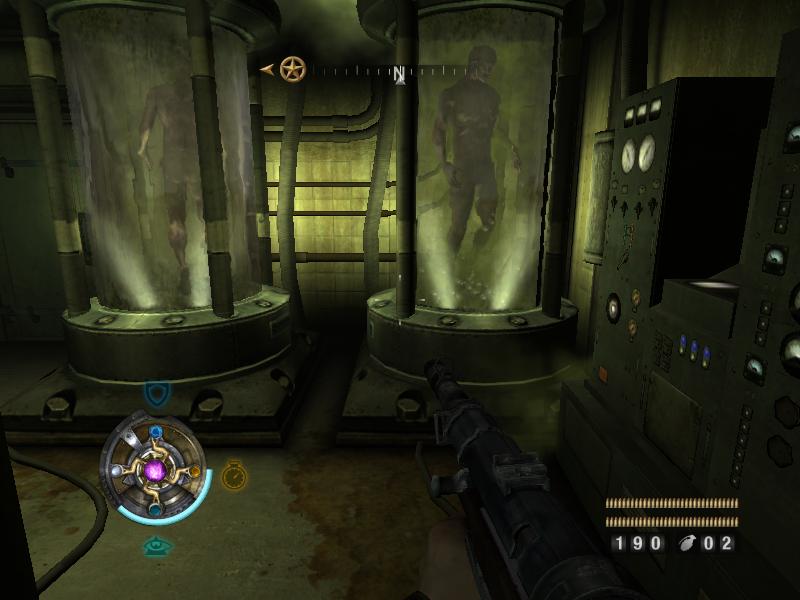This screenshot has width=800, height=600.
Task: Click the North marker on the compass
Action: pyautogui.click(x=399, y=74)
